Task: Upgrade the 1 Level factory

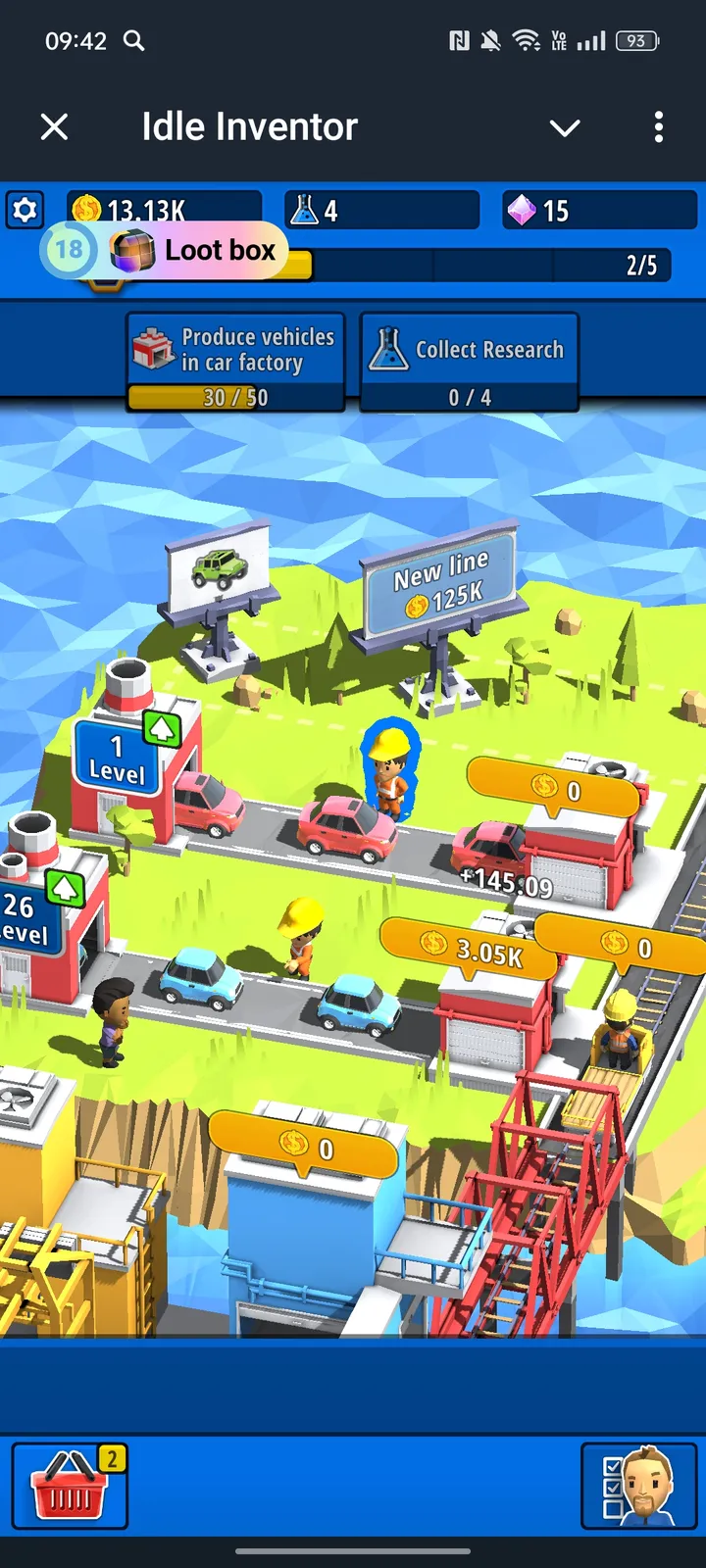Action: (x=161, y=729)
